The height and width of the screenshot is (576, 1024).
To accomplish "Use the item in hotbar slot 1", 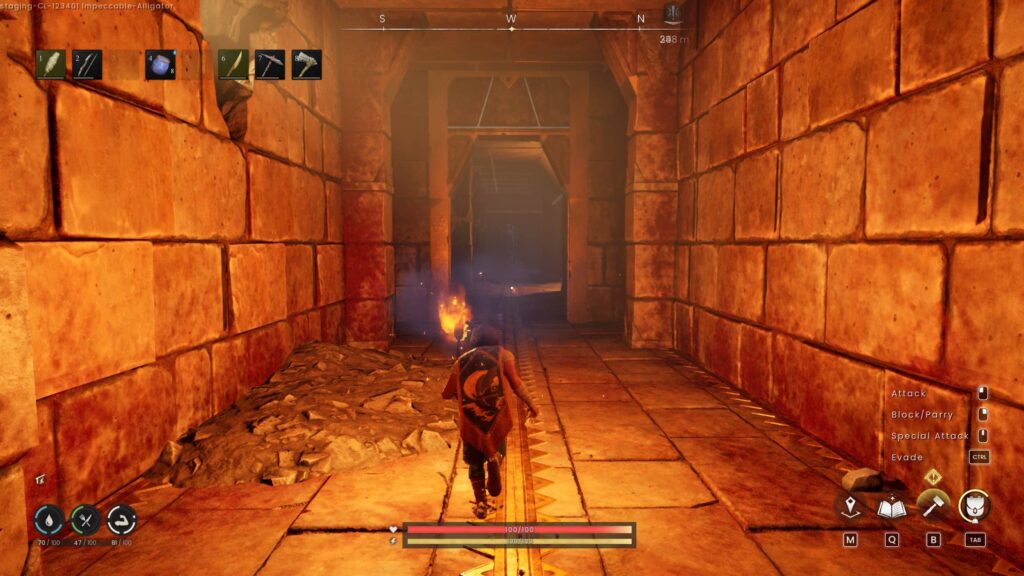I will click(51, 65).
